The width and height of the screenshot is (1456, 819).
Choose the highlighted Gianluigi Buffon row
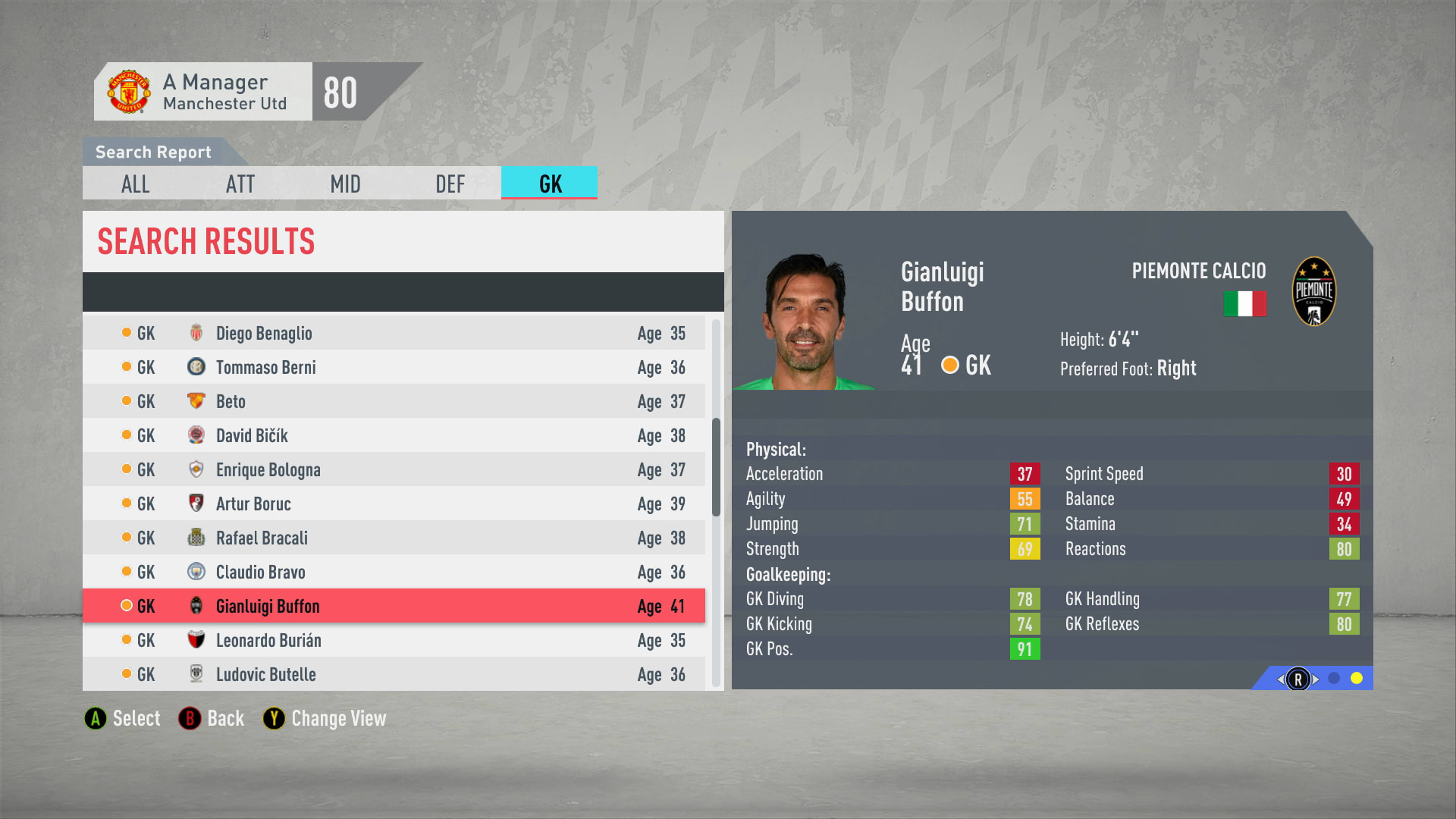click(x=394, y=606)
